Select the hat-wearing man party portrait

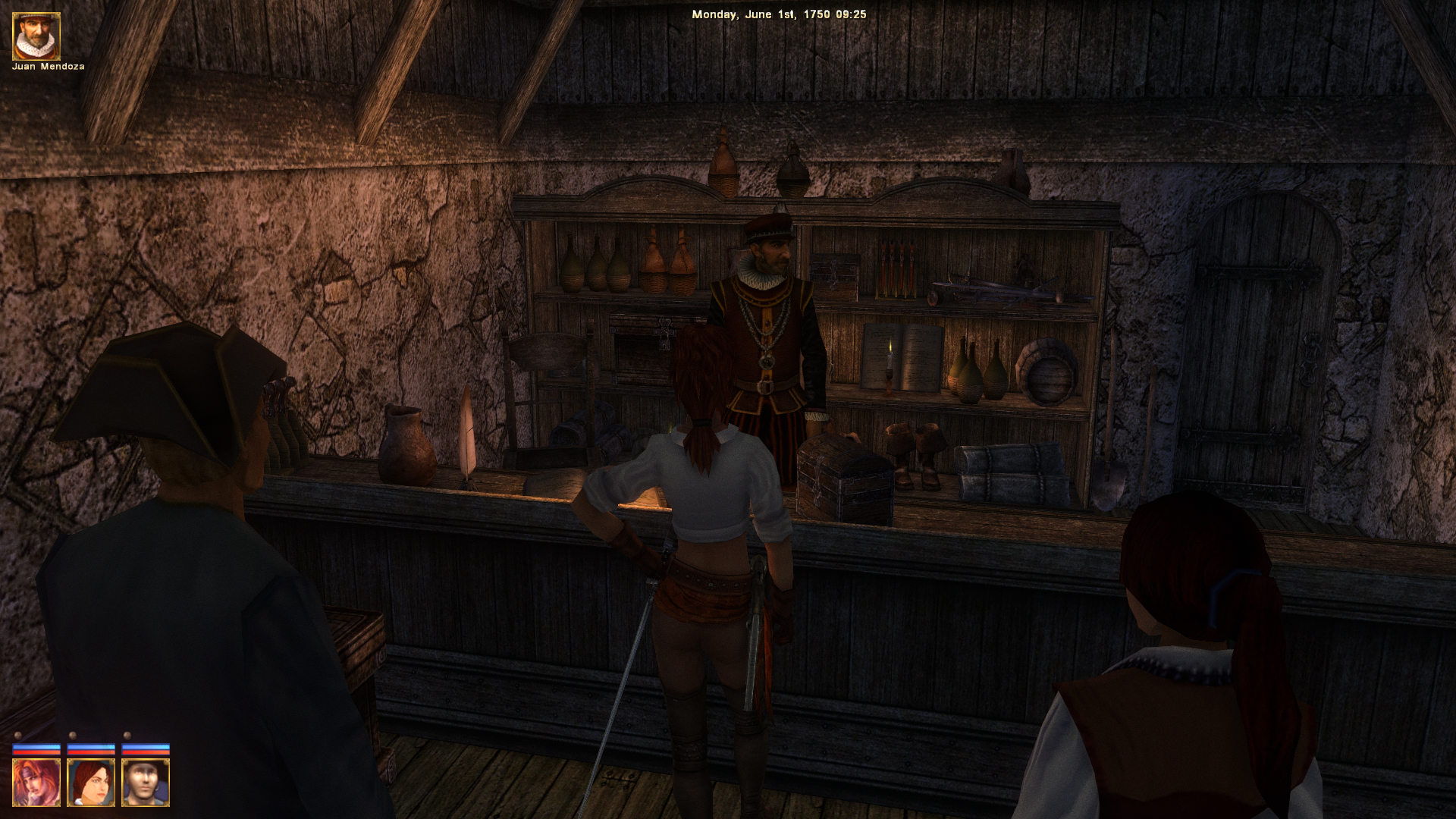pos(146,783)
